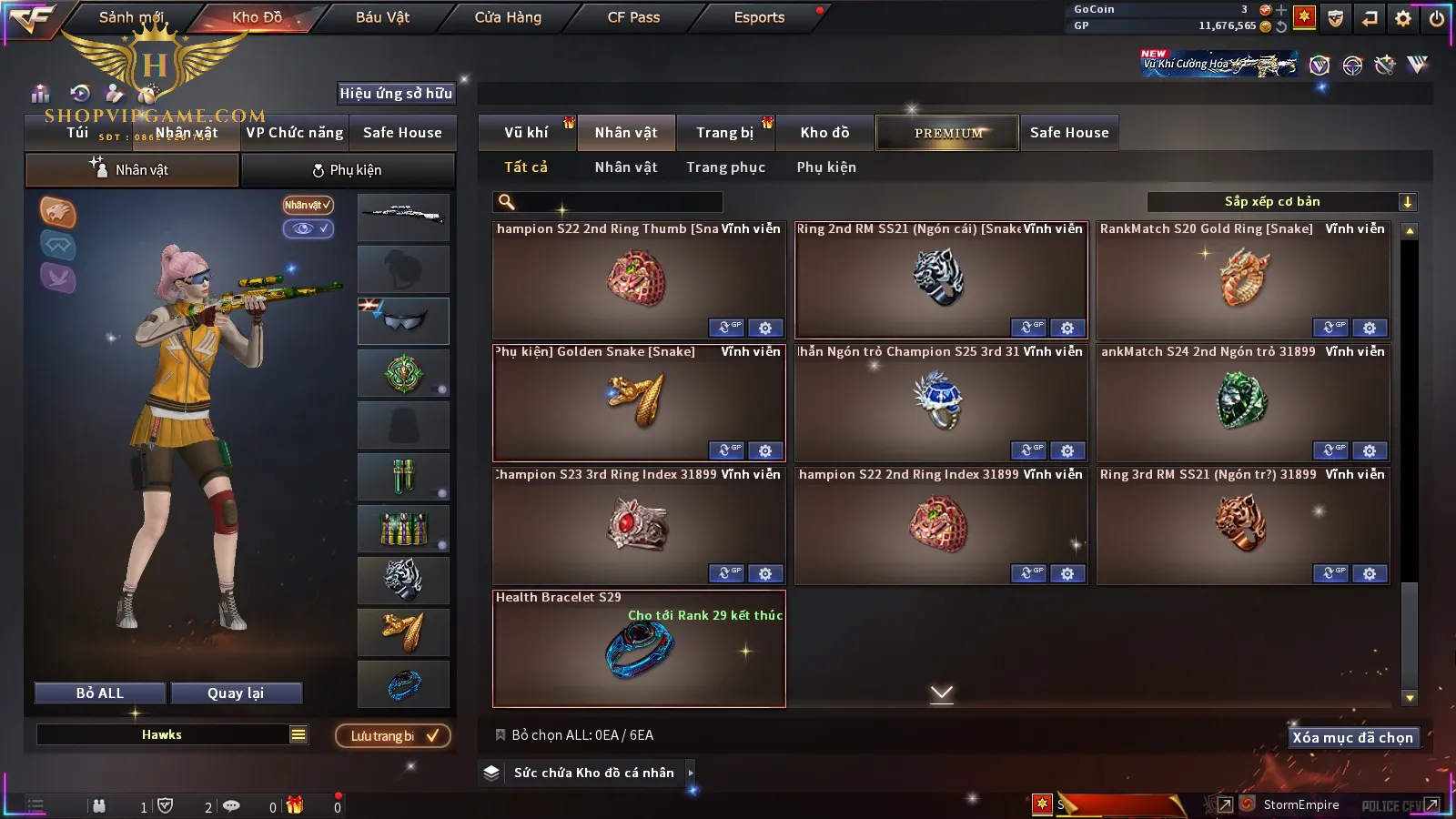Go to the Cửa Hàng shop
Image resolution: width=1456 pixels, height=819 pixels.
508,17
